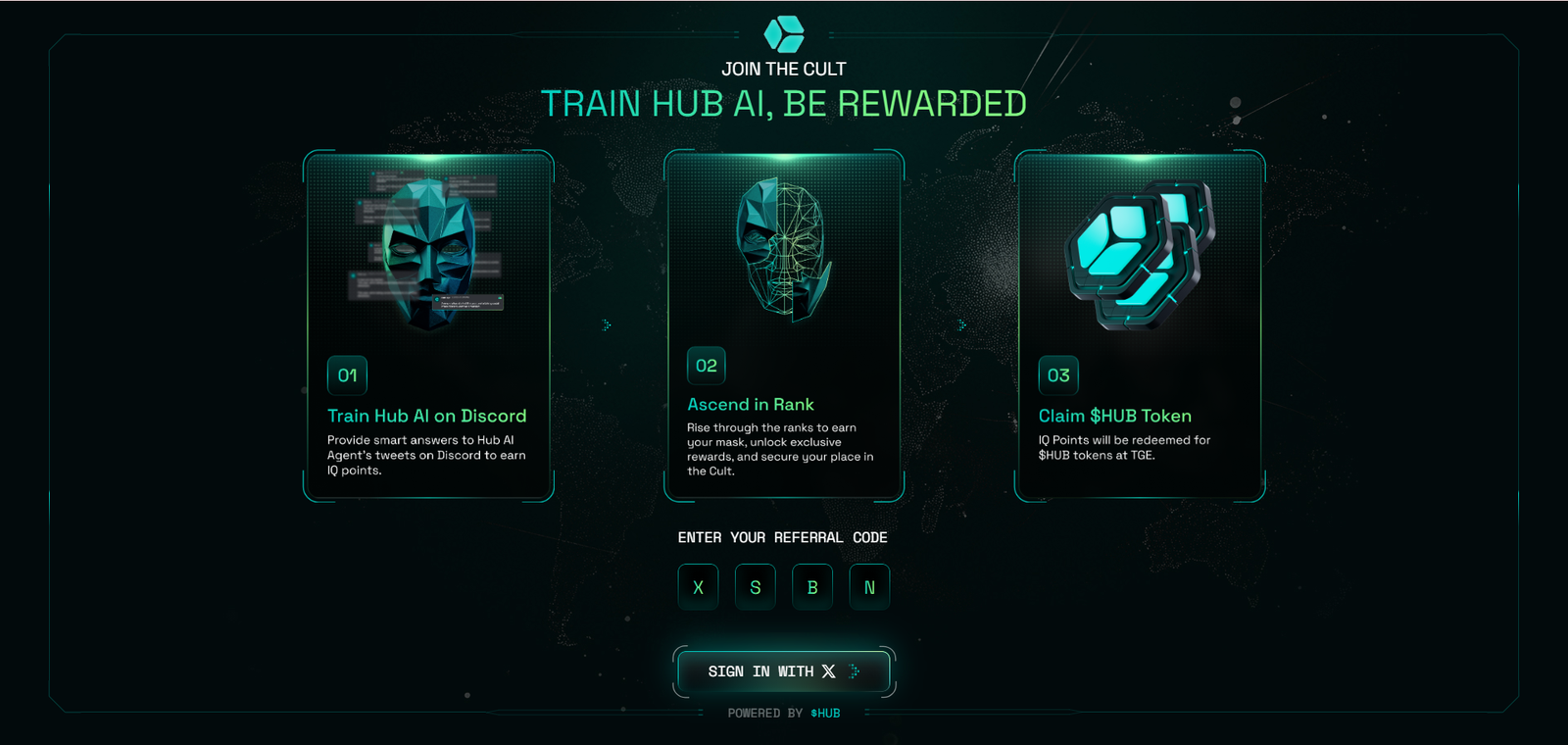Sign in with X
The image size is (1568, 745).
(783, 671)
